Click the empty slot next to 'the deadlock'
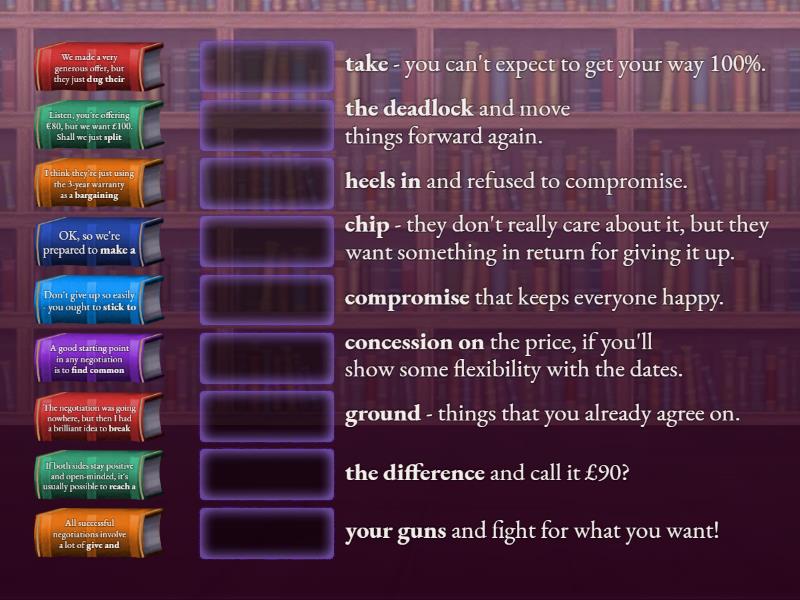Viewport: 800px width, 600px height. pyautogui.click(x=267, y=125)
